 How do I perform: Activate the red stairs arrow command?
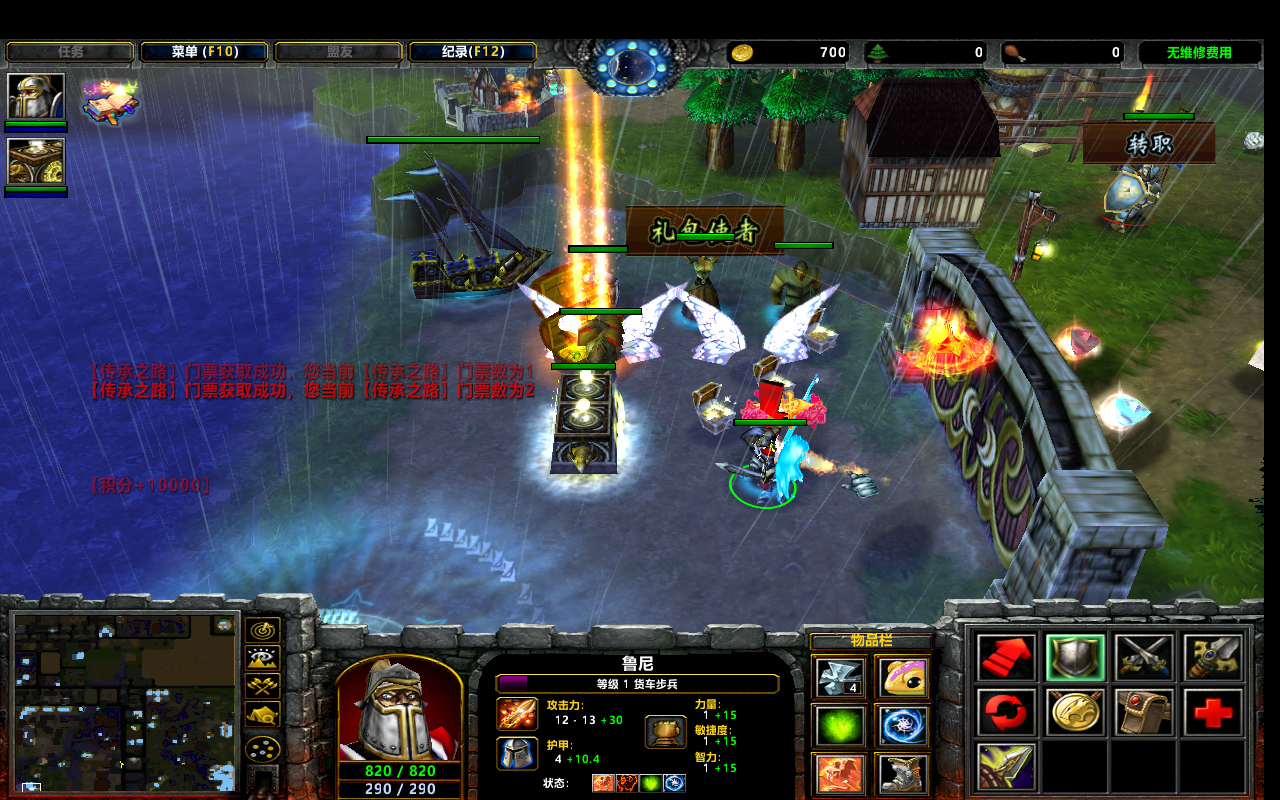[x=1006, y=657]
